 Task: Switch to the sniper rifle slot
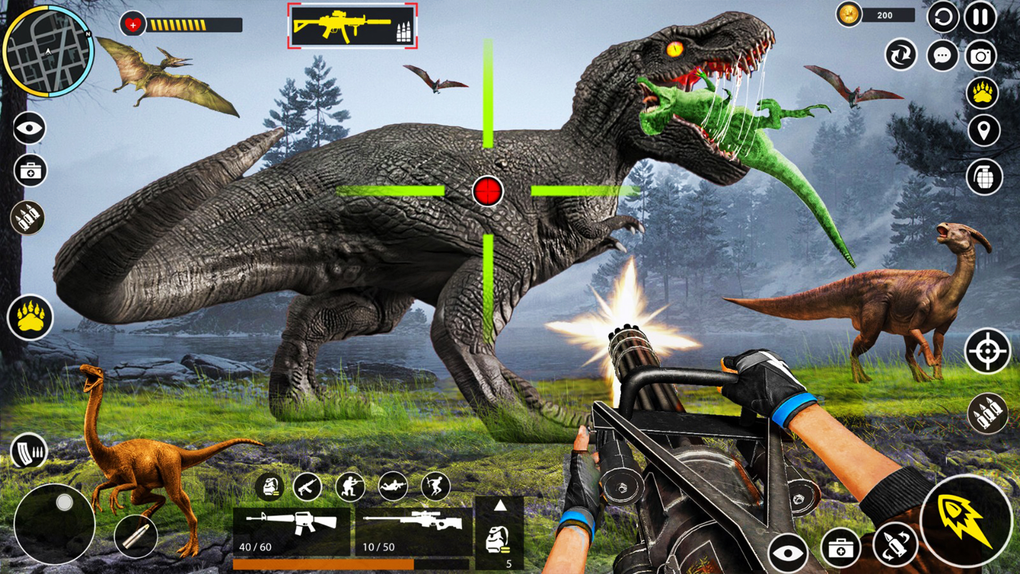click(x=413, y=531)
